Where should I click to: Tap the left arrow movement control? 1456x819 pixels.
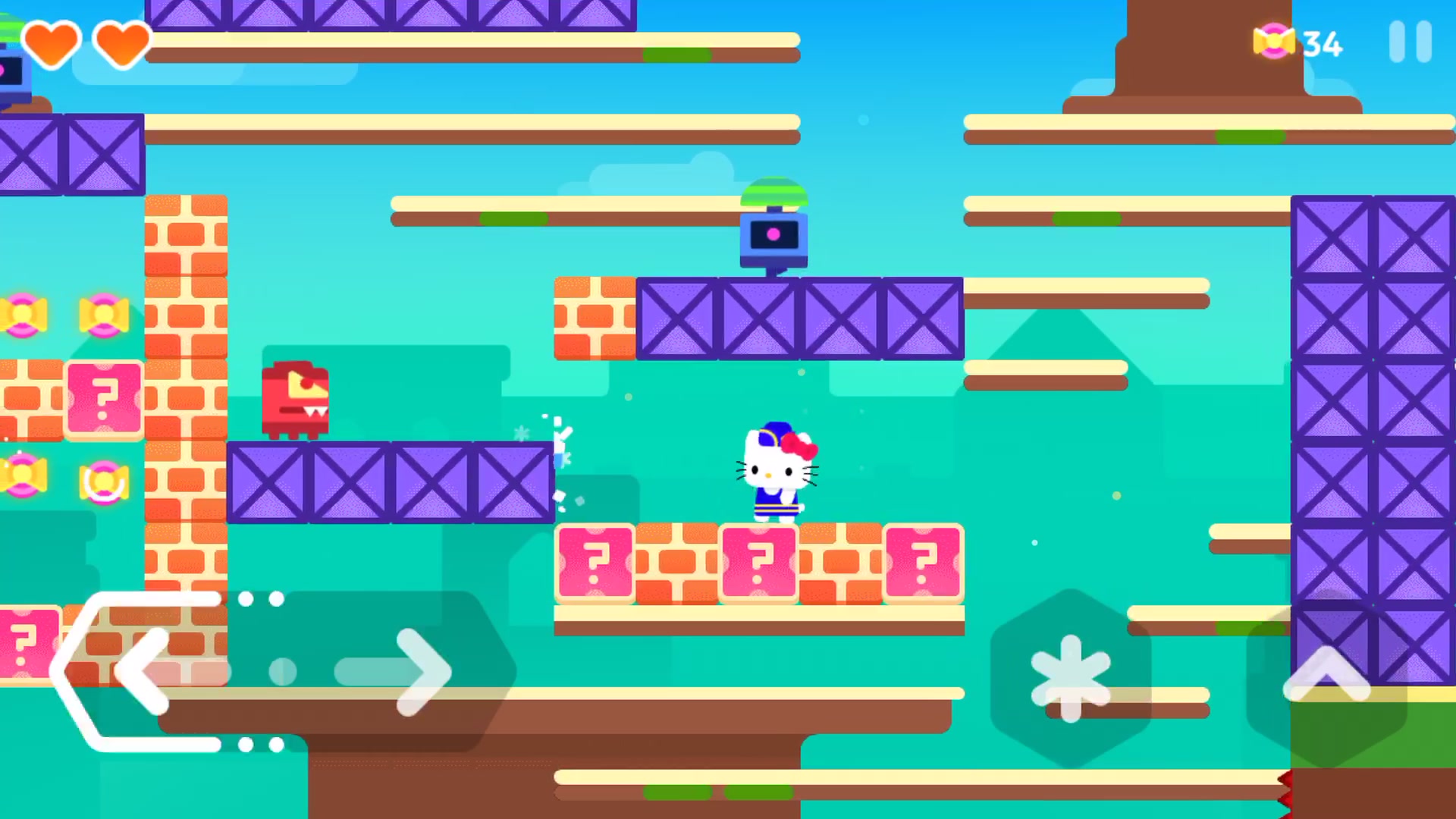[144, 671]
